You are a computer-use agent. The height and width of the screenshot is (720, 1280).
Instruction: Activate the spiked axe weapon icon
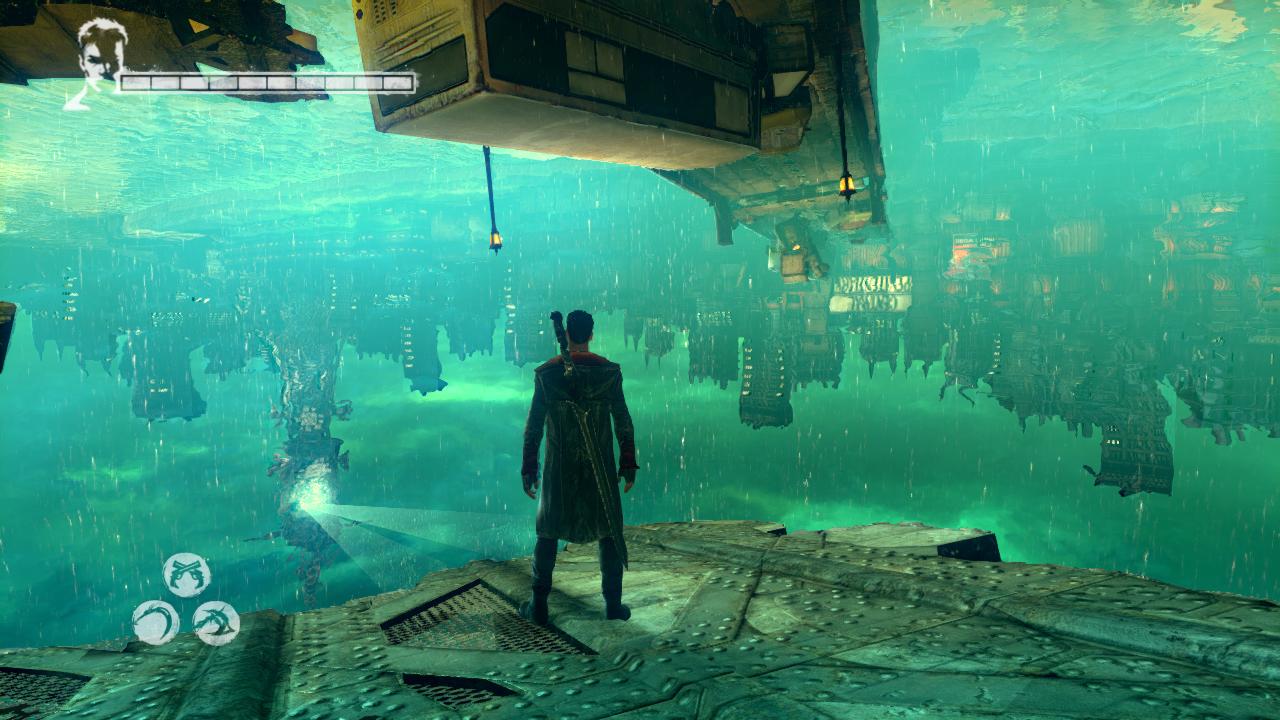tap(216, 622)
